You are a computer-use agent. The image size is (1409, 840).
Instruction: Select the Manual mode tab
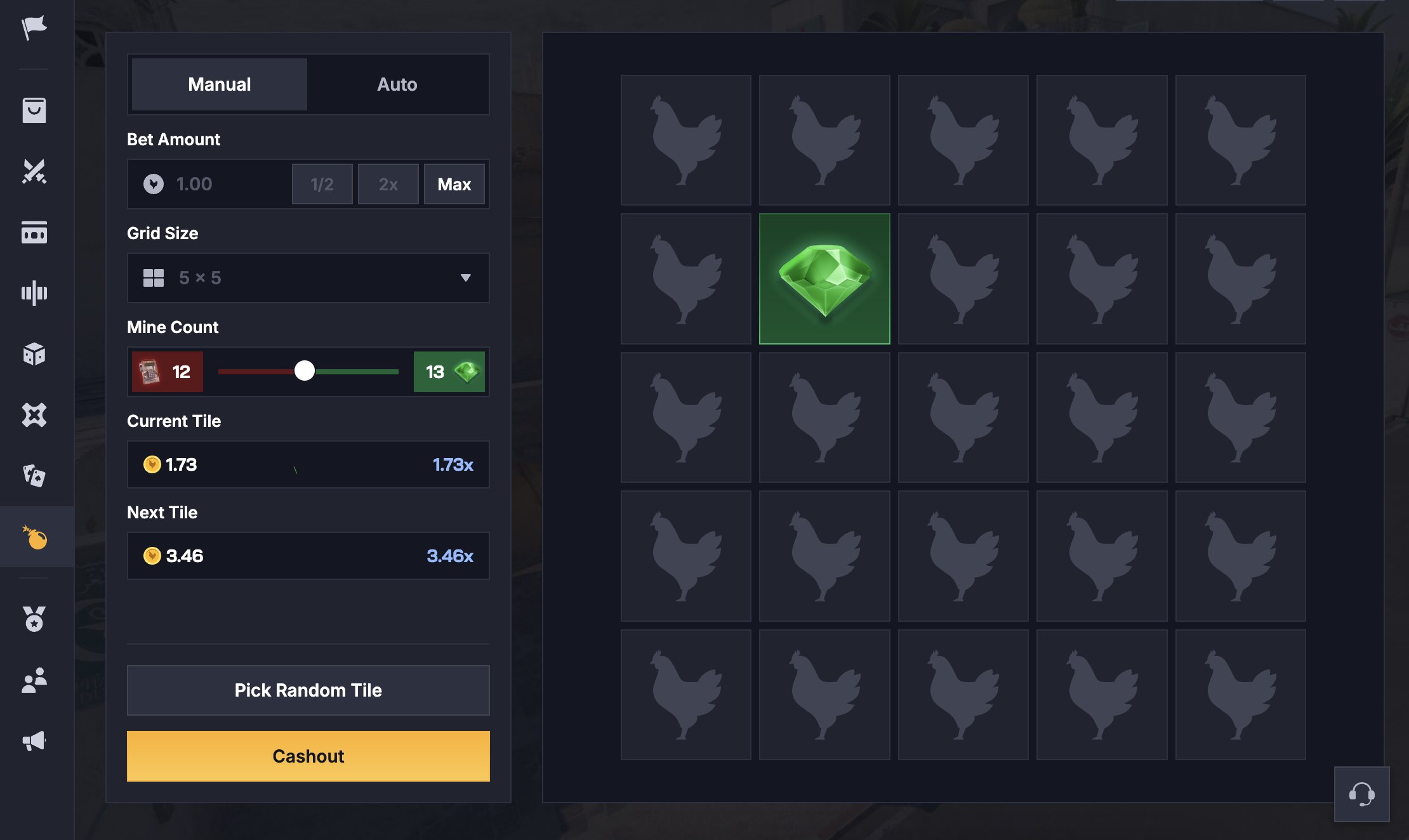(220, 84)
